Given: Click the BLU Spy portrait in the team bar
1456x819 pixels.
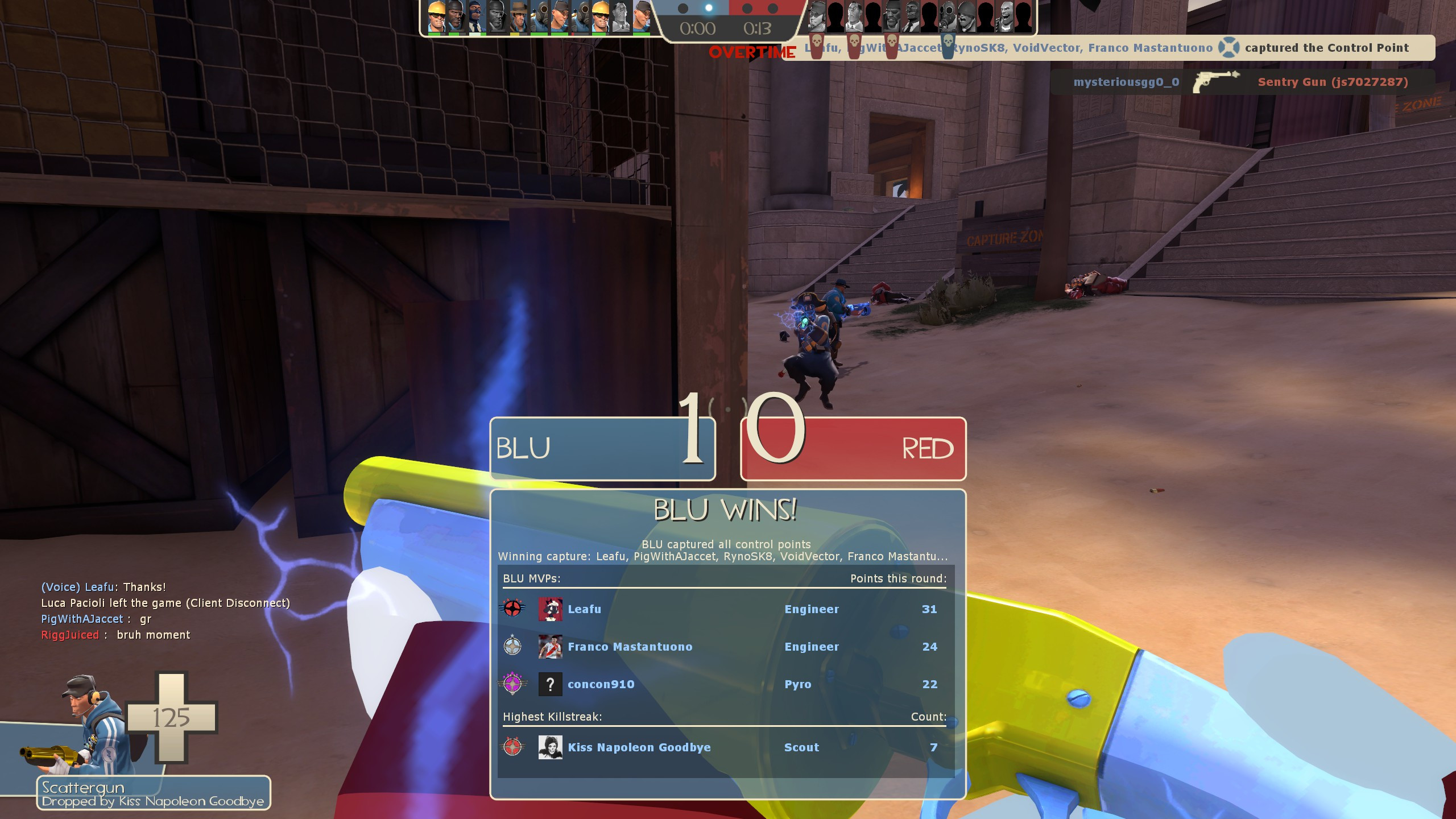Looking at the screenshot, I should pos(475,17).
